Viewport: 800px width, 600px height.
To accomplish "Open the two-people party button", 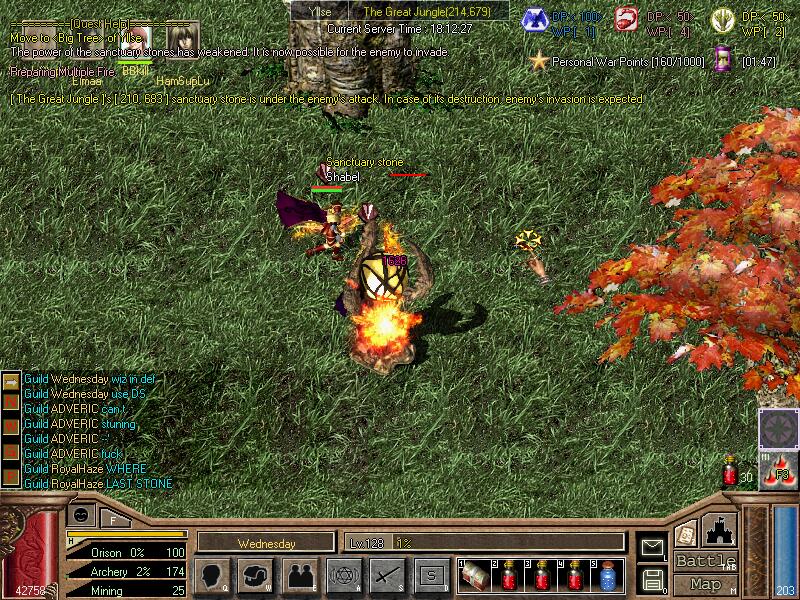I will tap(299, 576).
